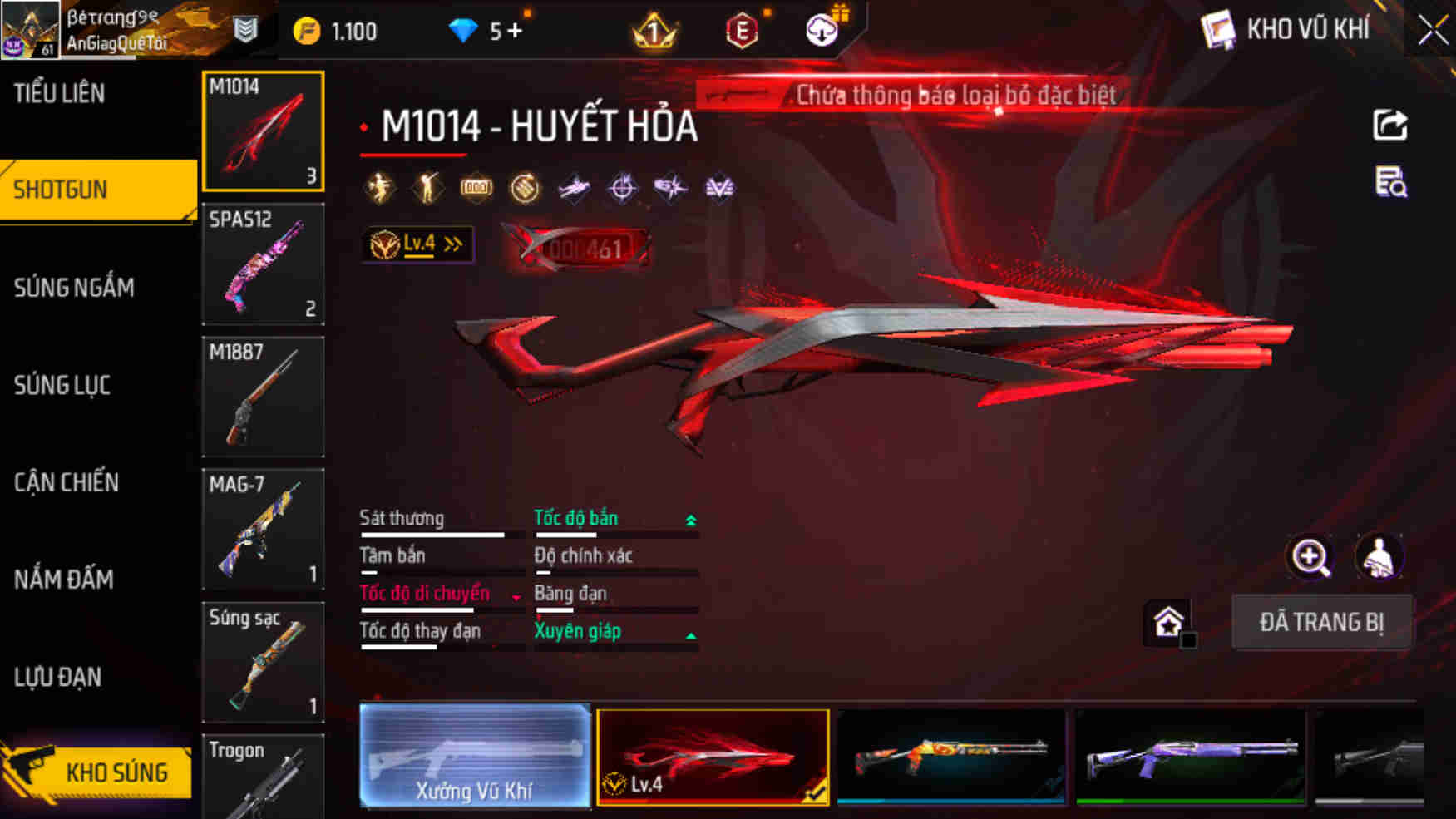Image resolution: width=1456 pixels, height=819 pixels.
Task: Expand the Tốc độ bắn stat indicator
Action: 689,518
